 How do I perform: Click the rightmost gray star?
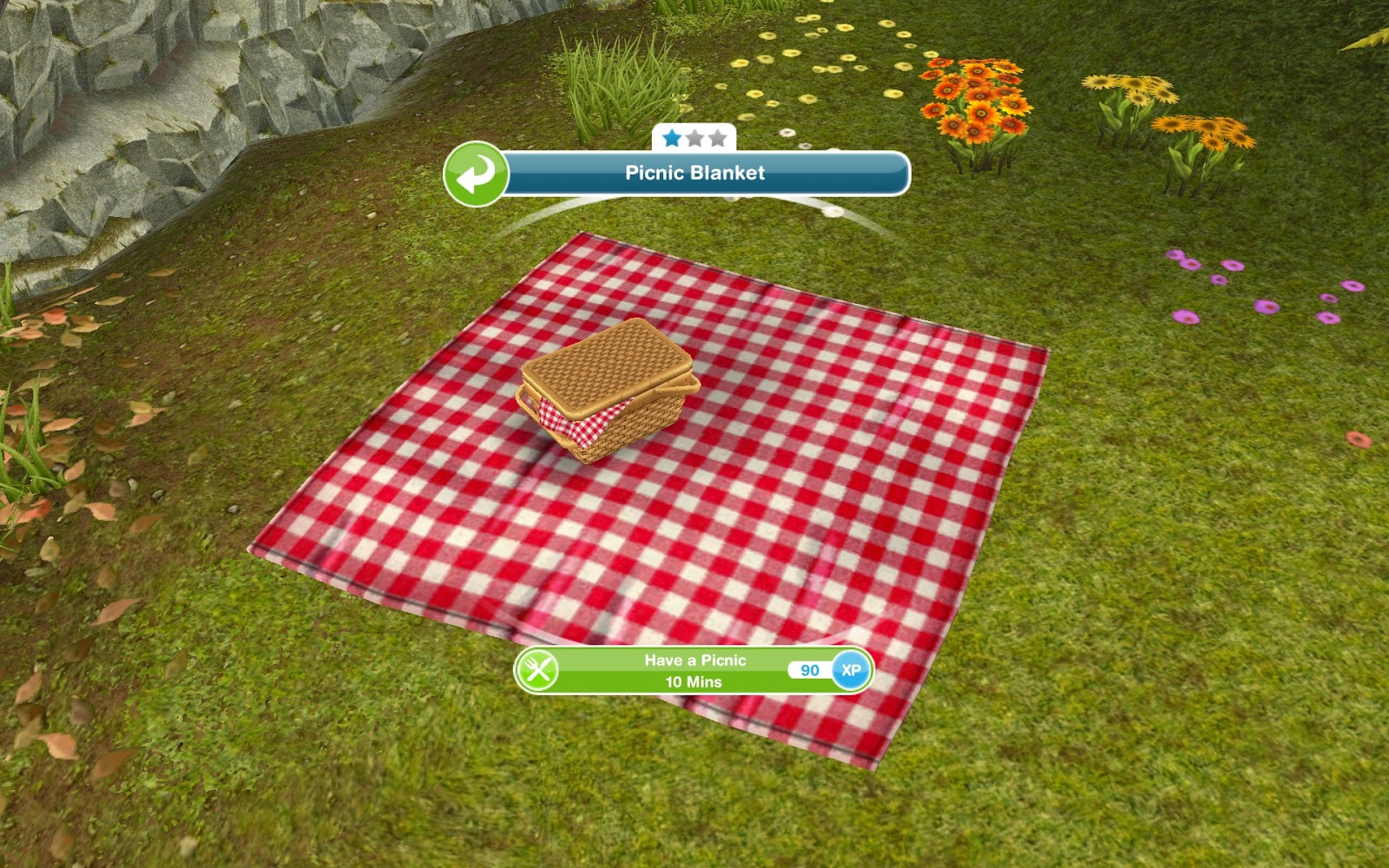tap(718, 136)
